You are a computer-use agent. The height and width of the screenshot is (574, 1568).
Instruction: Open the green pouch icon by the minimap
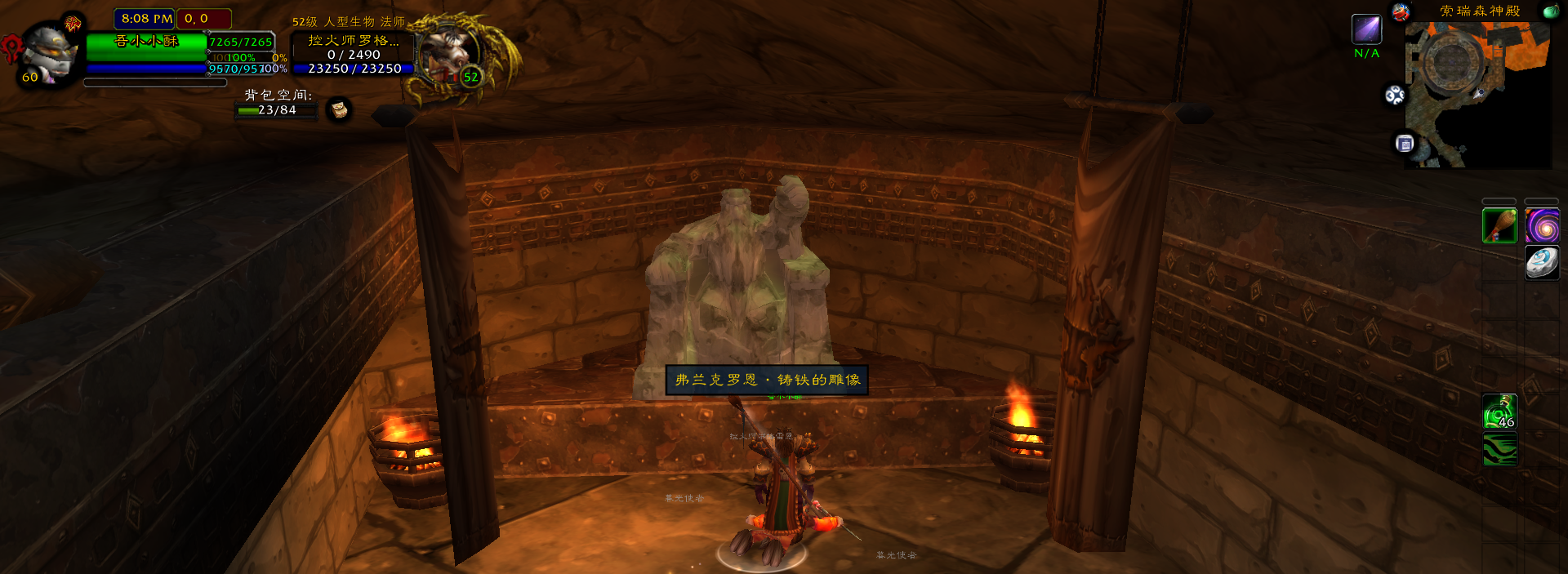[1549, 11]
